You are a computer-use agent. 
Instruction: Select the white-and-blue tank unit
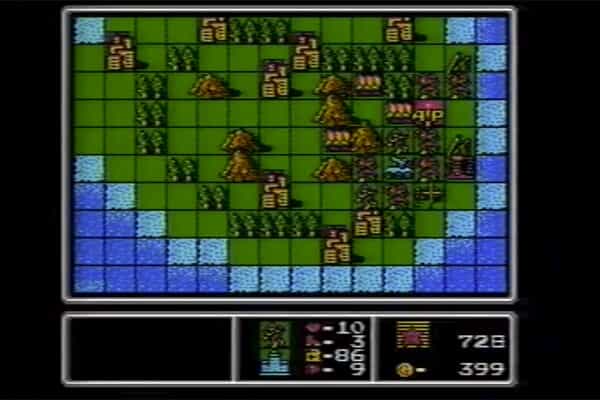(x=399, y=166)
